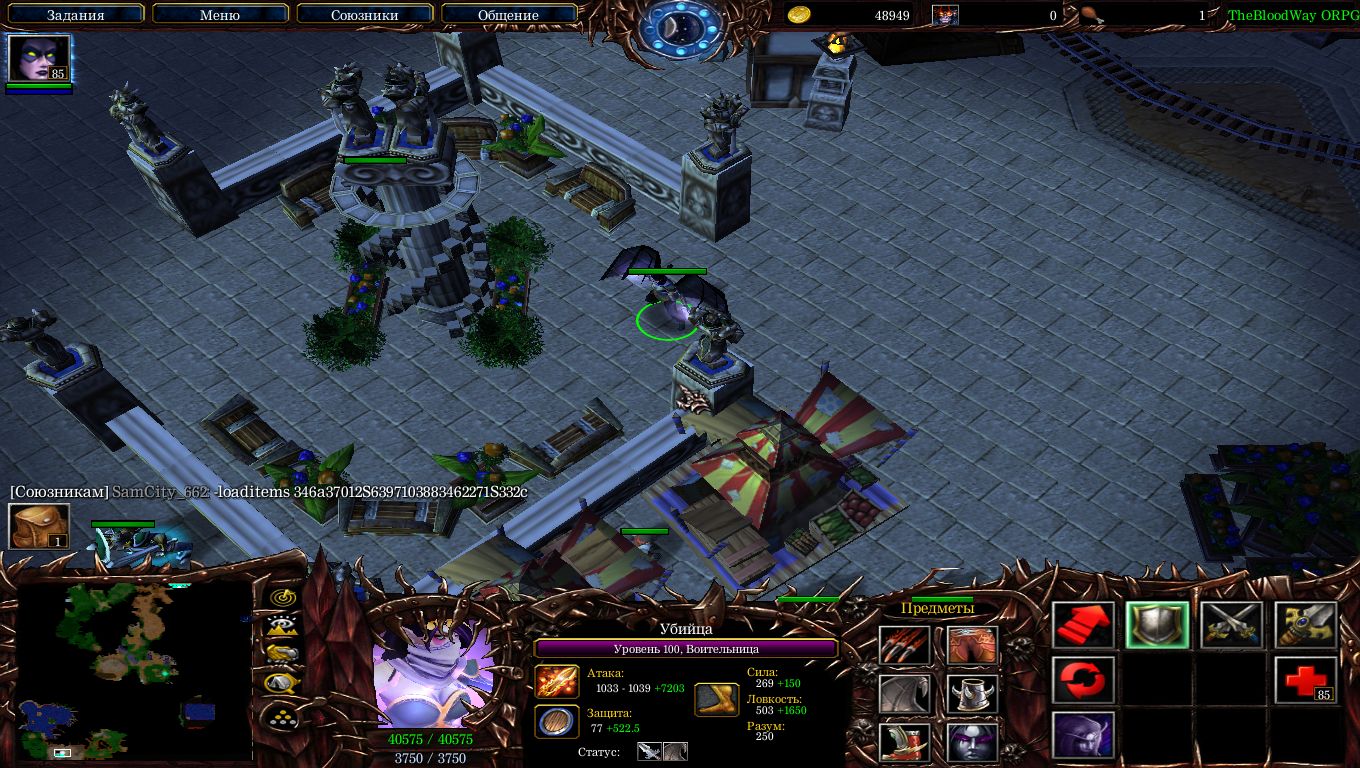Select the orange leggings inventory item
The width and height of the screenshot is (1360, 768).
(x=972, y=645)
